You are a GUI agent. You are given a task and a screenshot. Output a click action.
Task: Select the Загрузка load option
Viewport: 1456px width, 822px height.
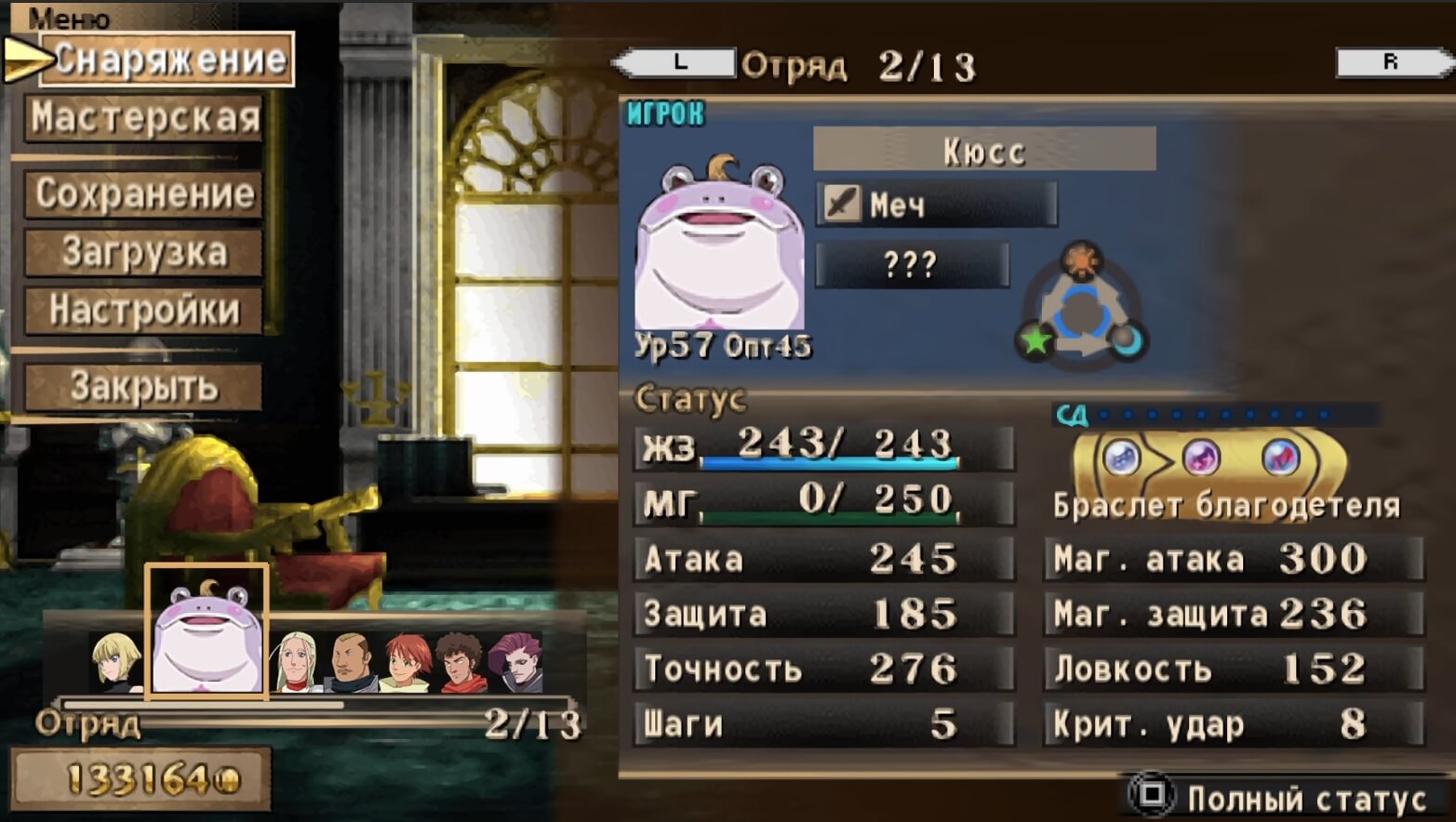click(144, 253)
